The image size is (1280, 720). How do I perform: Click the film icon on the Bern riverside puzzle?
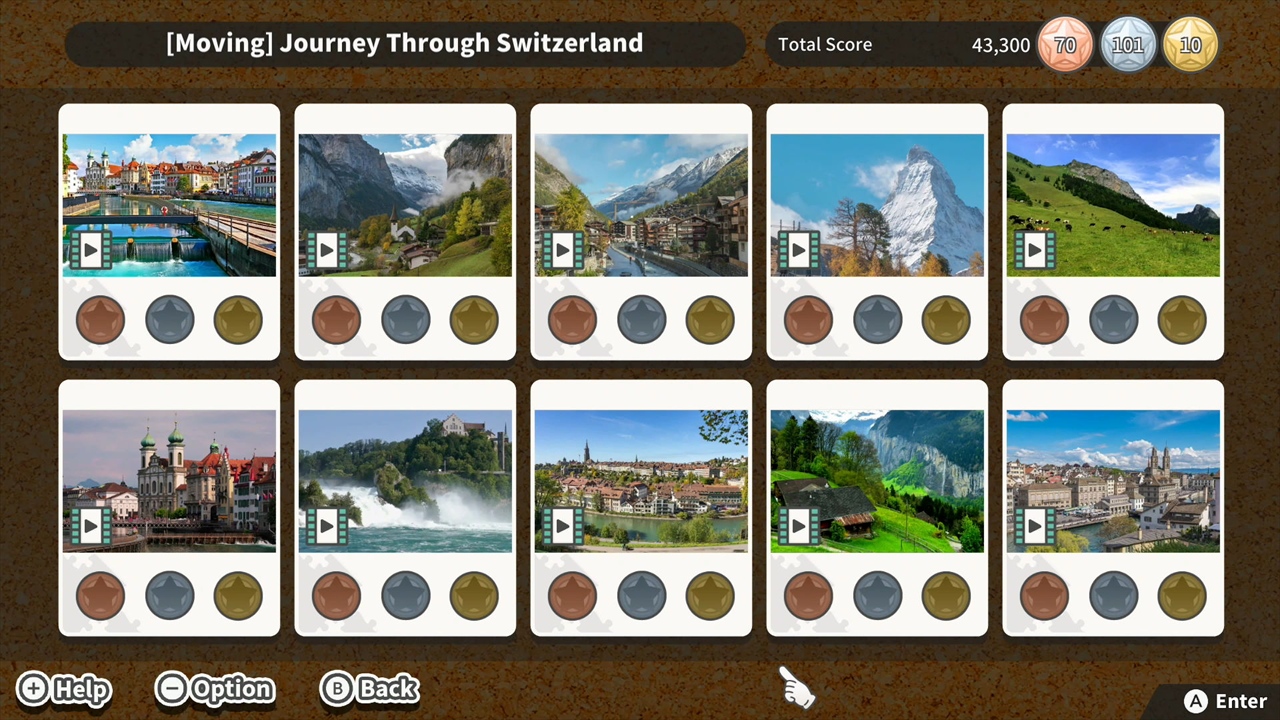(x=561, y=525)
